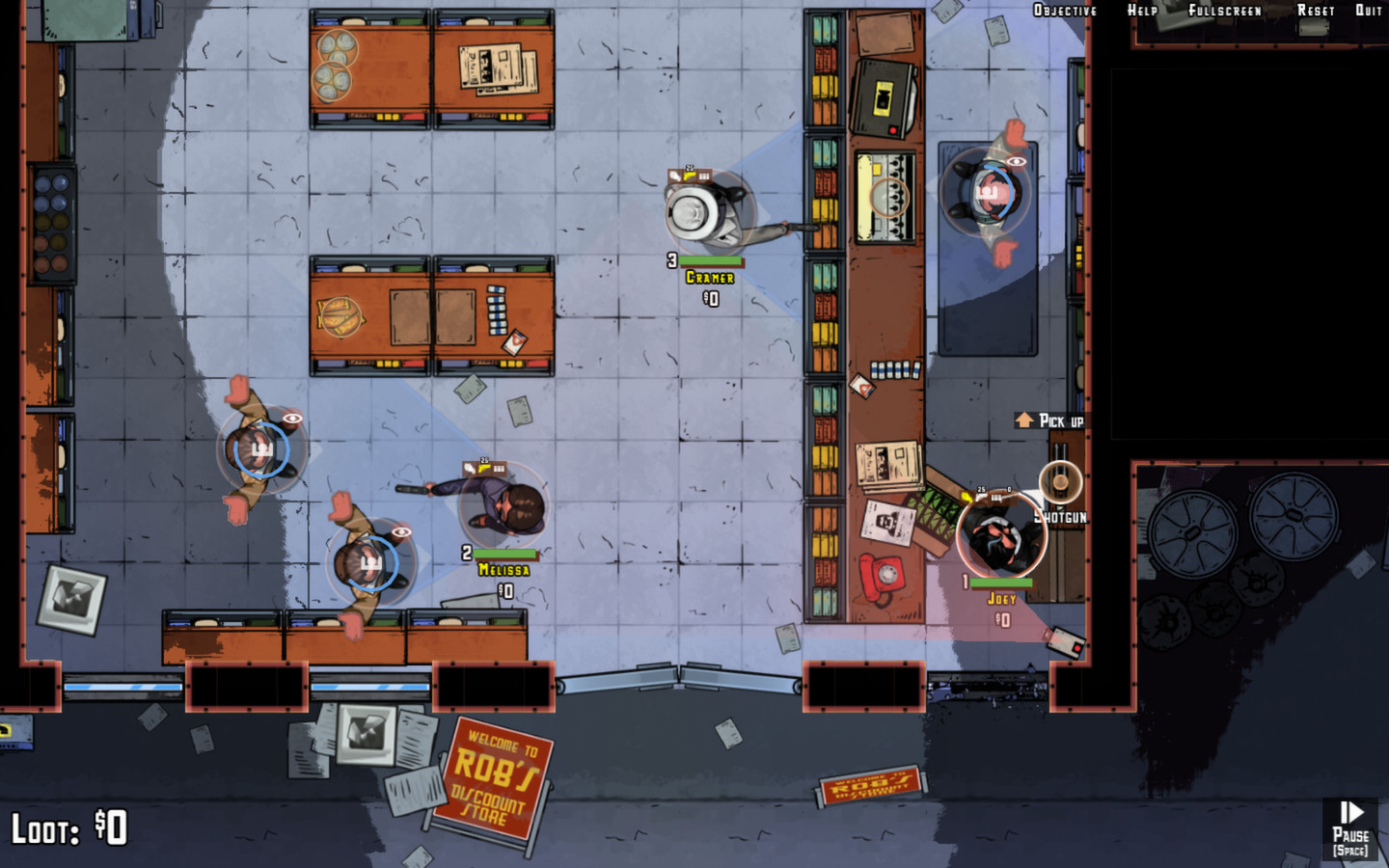Pick up the highlighted Shotgun on the counter
Image resolution: width=1389 pixels, height=868 pixels.
1059,480
